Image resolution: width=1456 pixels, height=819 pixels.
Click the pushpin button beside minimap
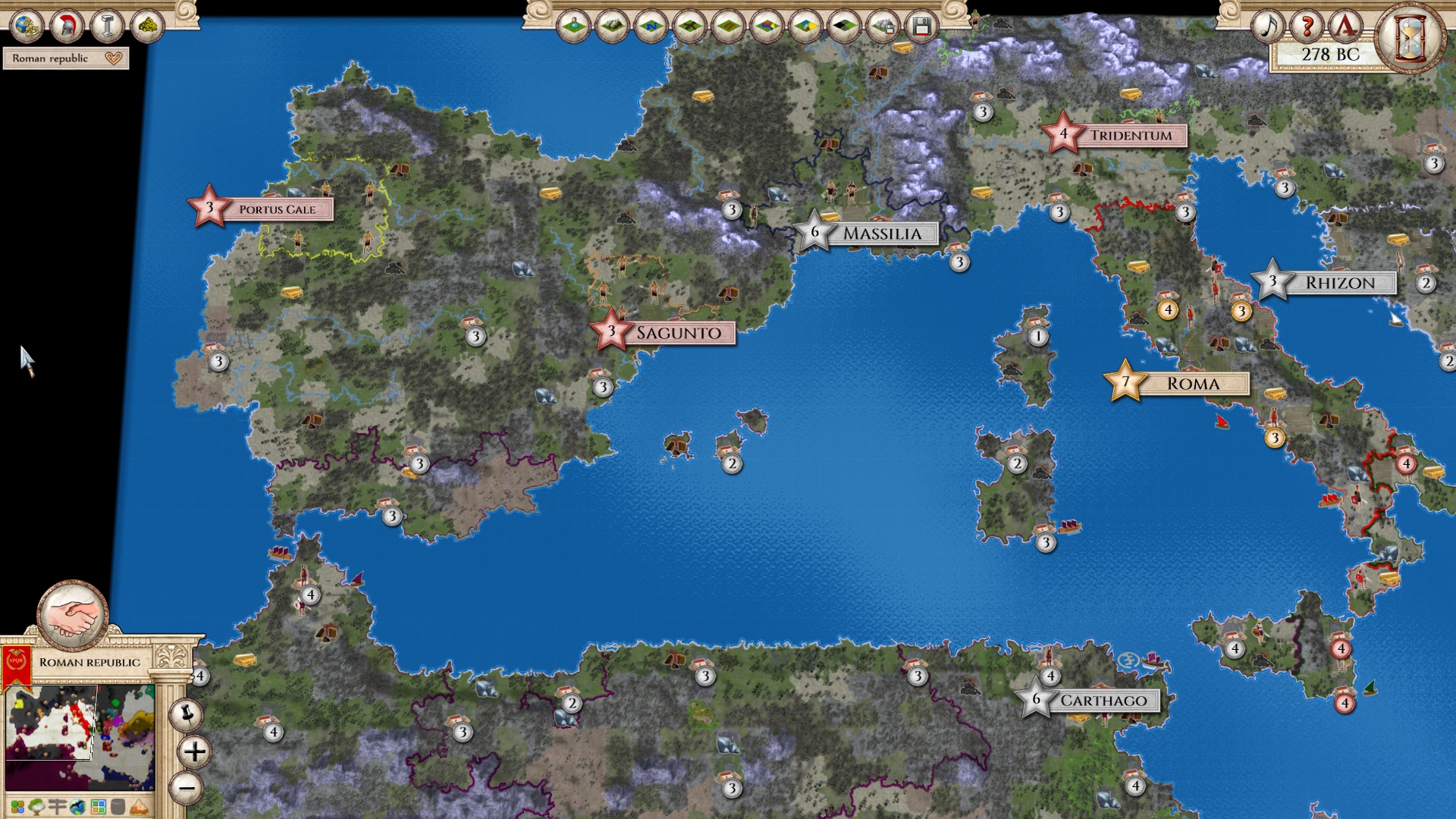tap(186, 714)
